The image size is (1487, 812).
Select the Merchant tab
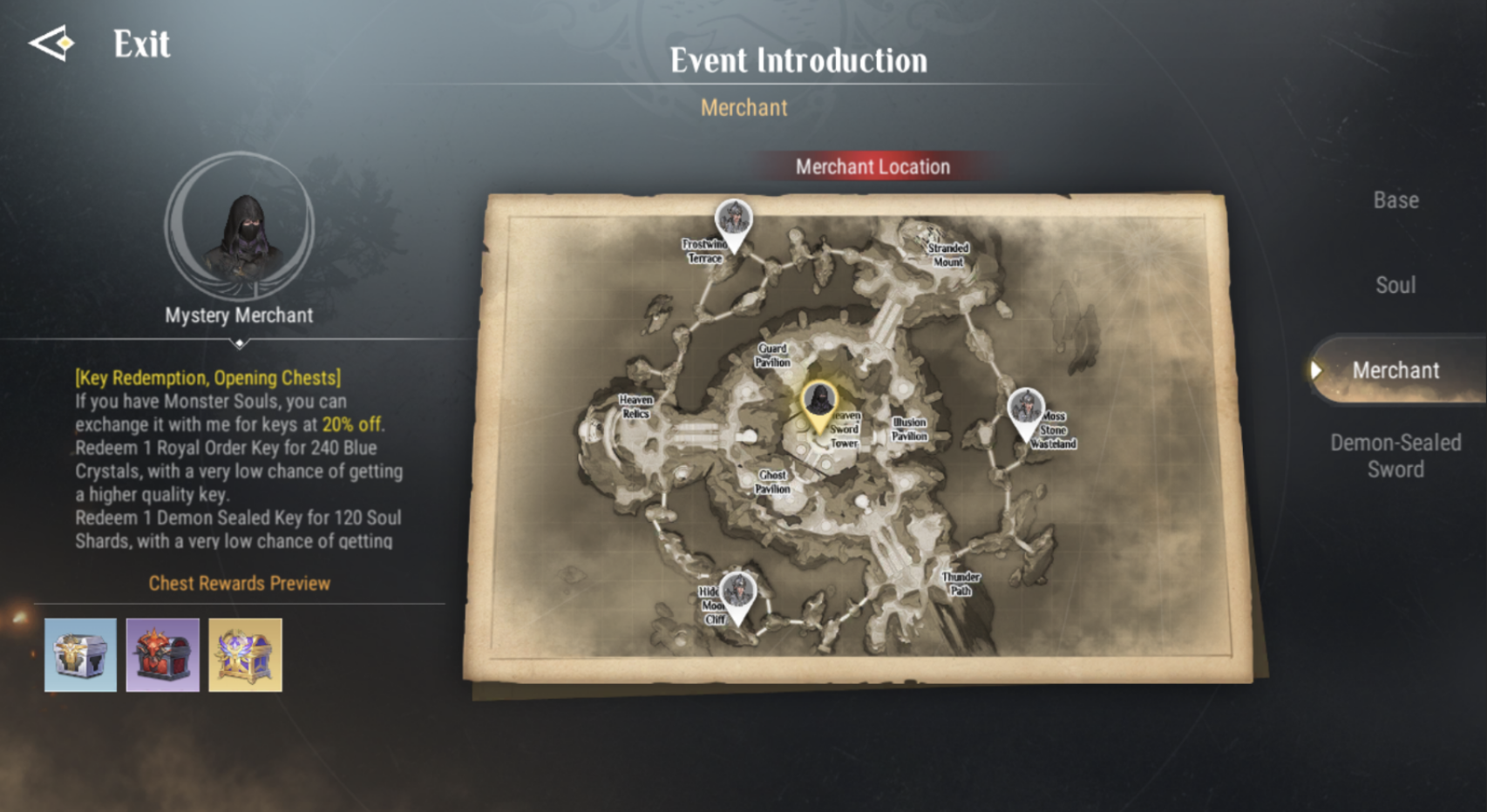tap(1395, 370)
